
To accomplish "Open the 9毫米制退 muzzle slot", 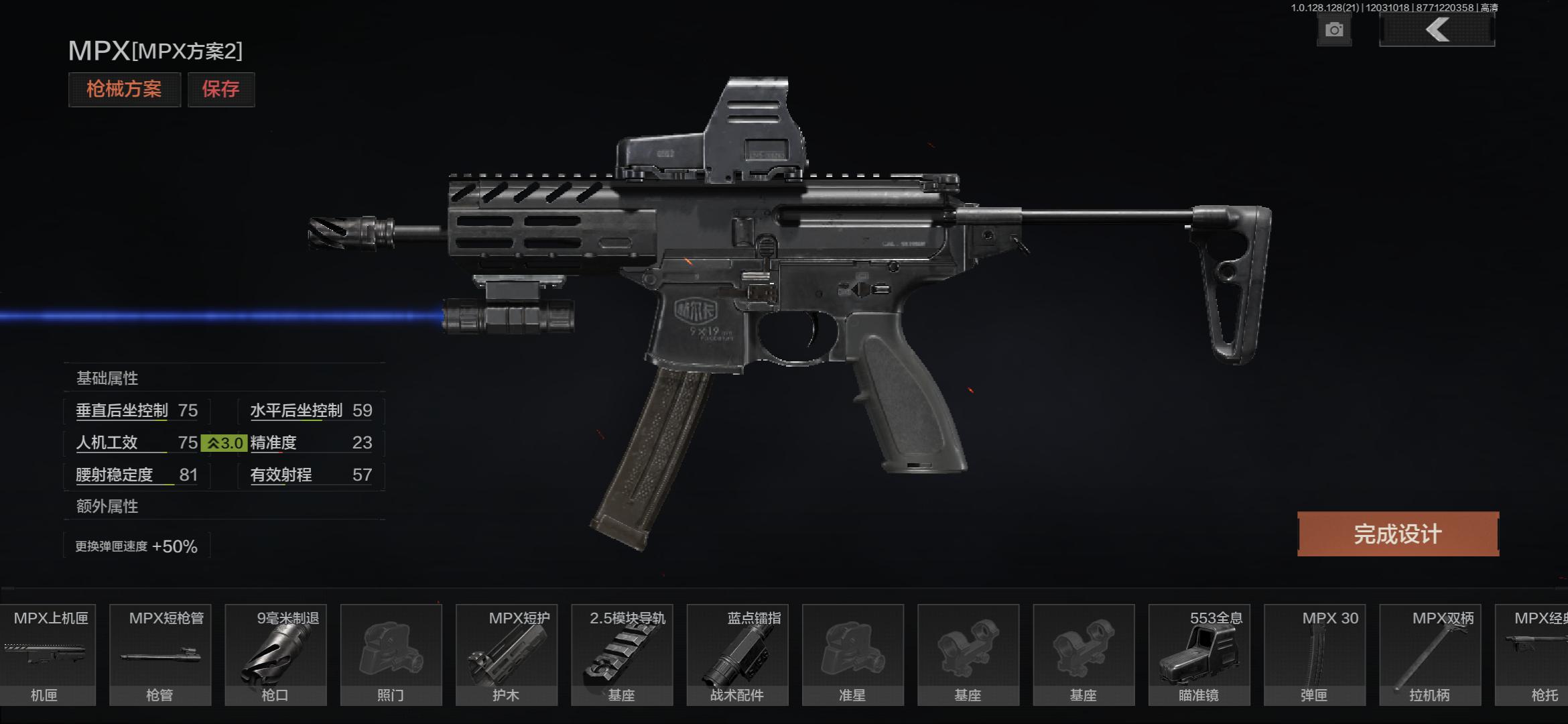I will click(275, 655).
